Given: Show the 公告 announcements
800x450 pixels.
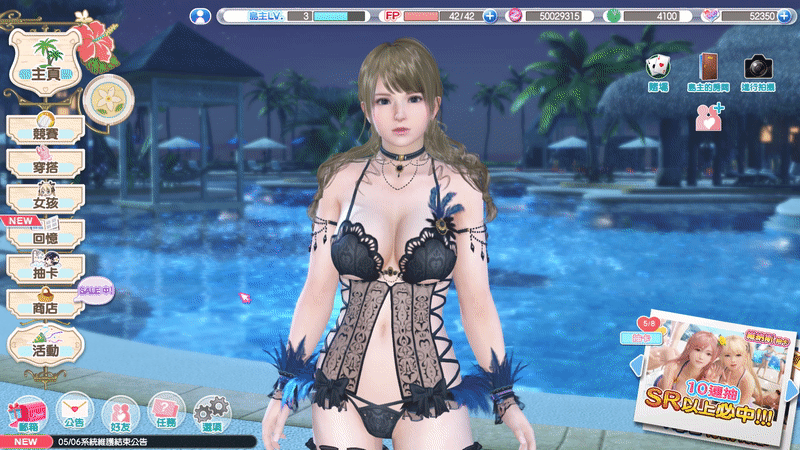Looking at the screenshot, I should coord(73,412).
